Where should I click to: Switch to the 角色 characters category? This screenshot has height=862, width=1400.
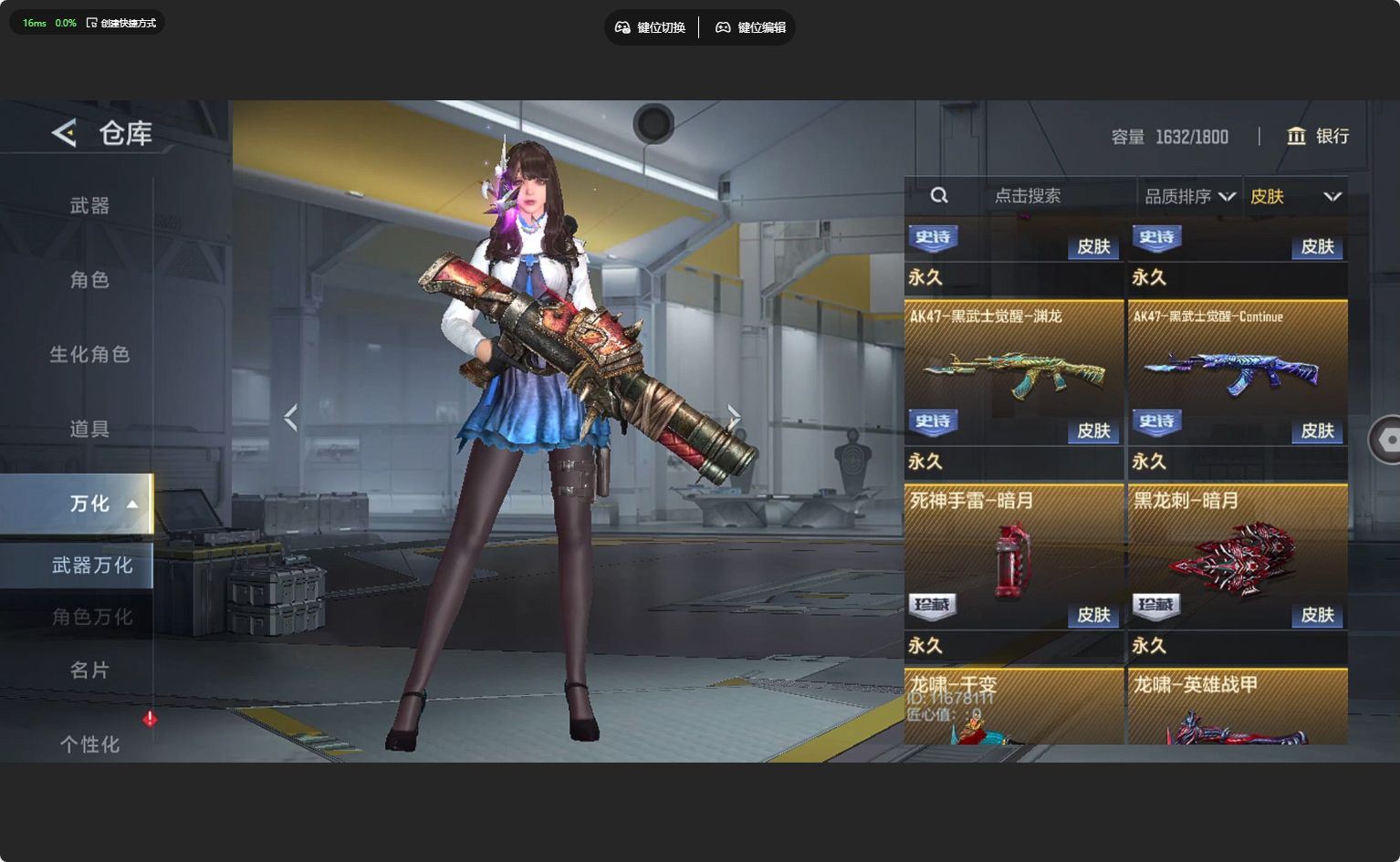pyautogui.click(x=89, y=280)
